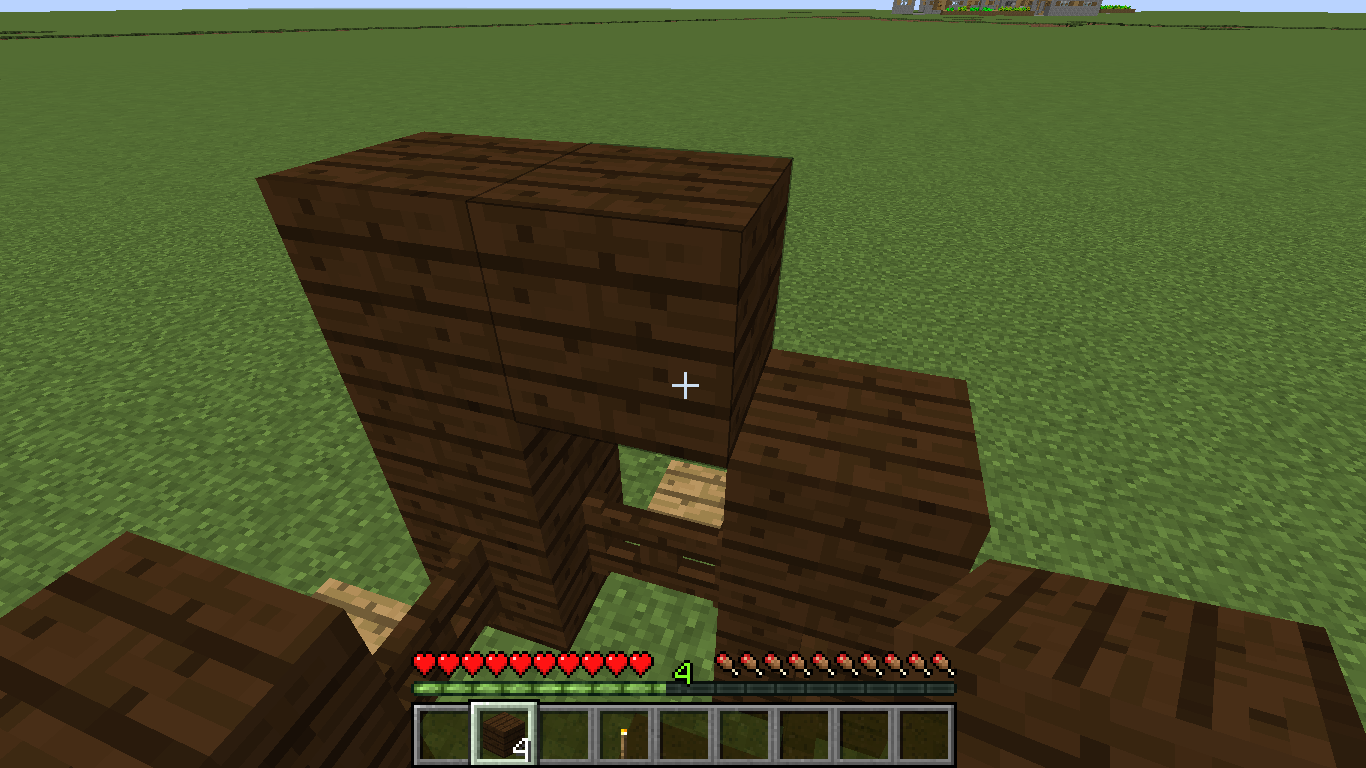The height and width of the screenshot is (768, 1366).
Task: Select the last hotbar slot on the right
Action: point(922,737)
